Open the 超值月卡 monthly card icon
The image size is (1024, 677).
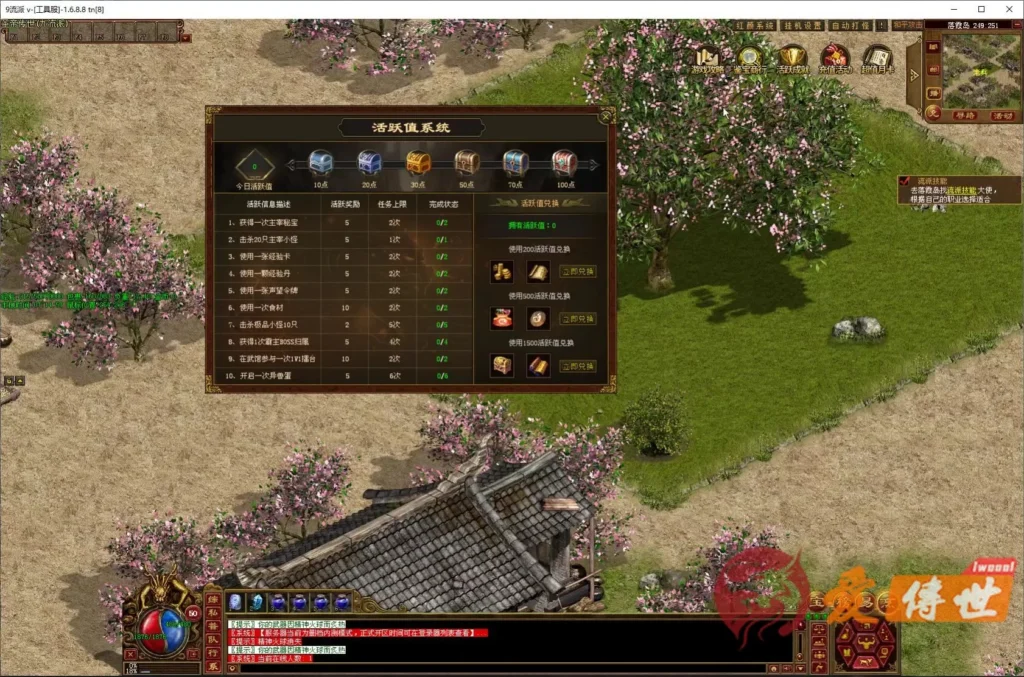pos(877,58)
